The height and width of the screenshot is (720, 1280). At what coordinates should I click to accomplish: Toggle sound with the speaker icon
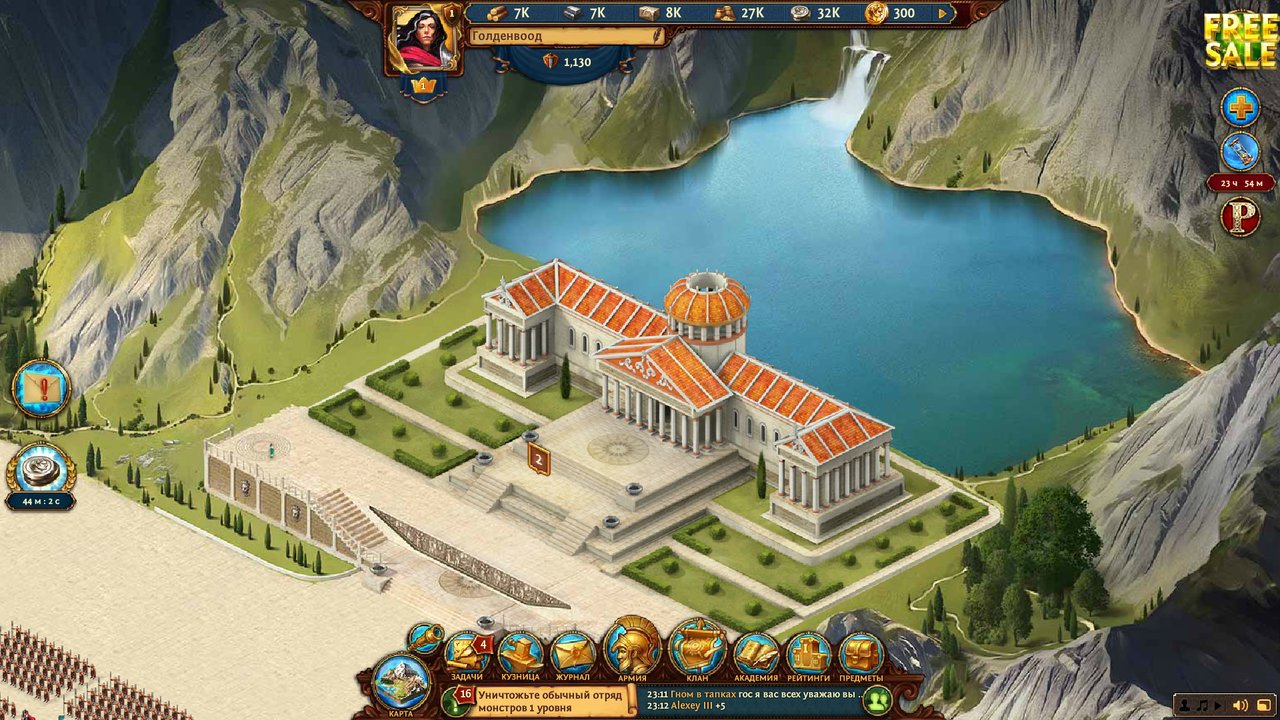pyautogui.click(x=1240, y=706)
